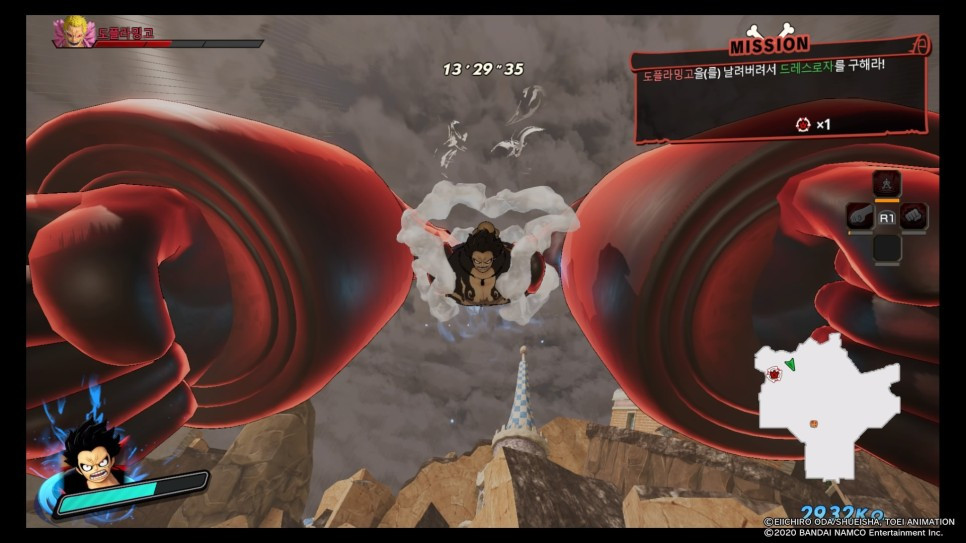
Task: Click the target counter icon in mission panel
Action: 802,125
